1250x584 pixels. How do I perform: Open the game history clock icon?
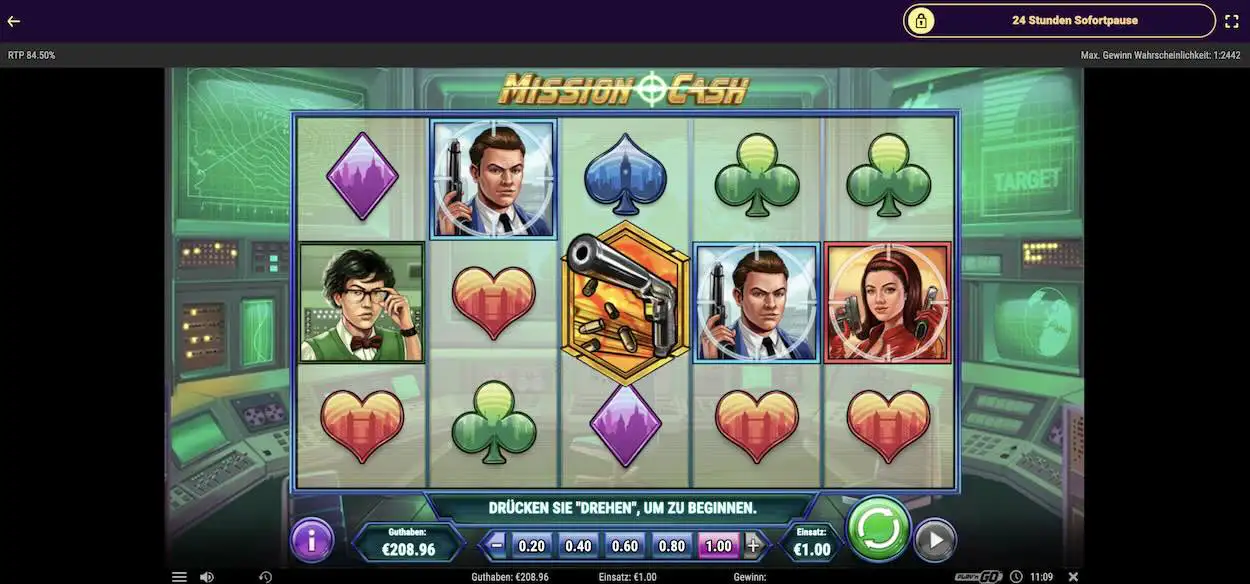pos(265,577)
